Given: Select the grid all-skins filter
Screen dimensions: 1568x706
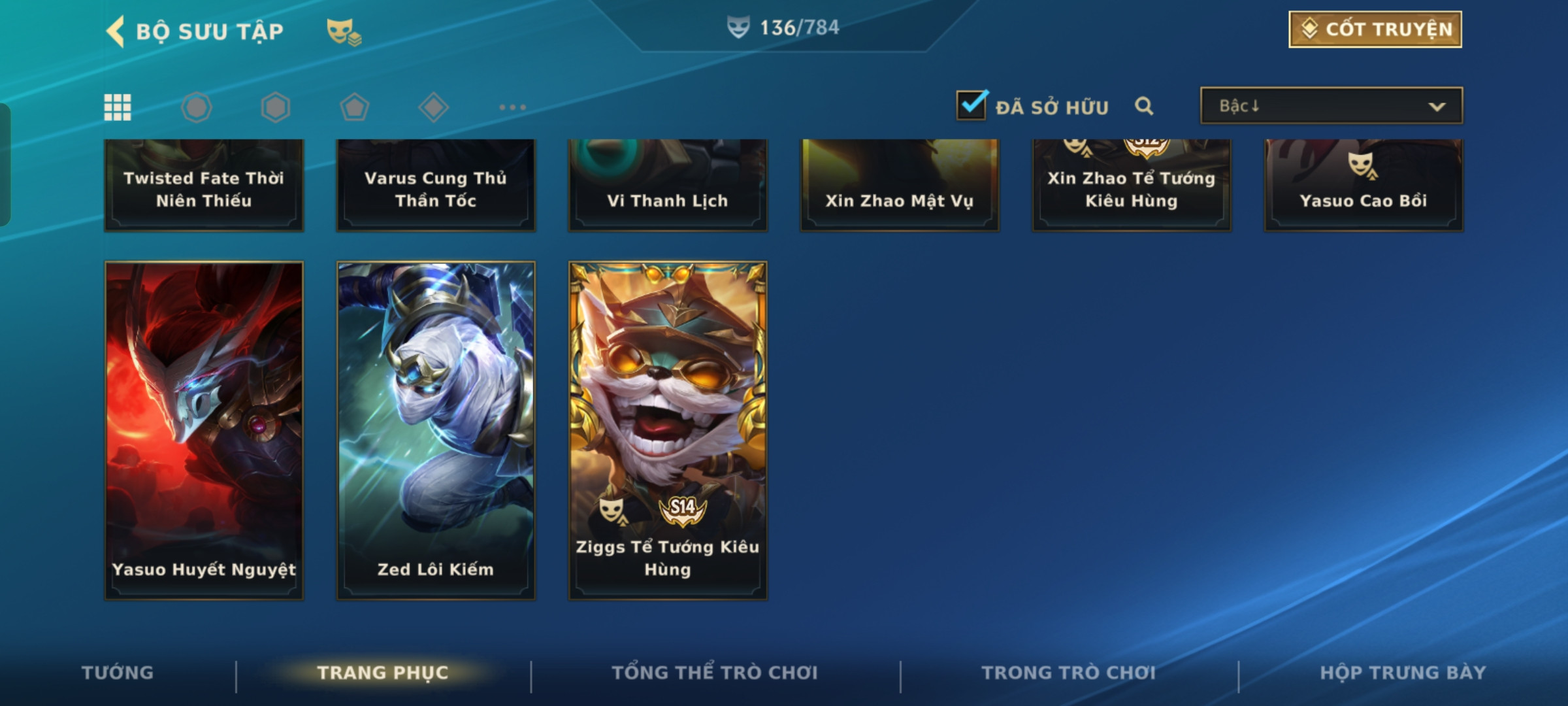Looking at the screenshot, I should [118, 107].
